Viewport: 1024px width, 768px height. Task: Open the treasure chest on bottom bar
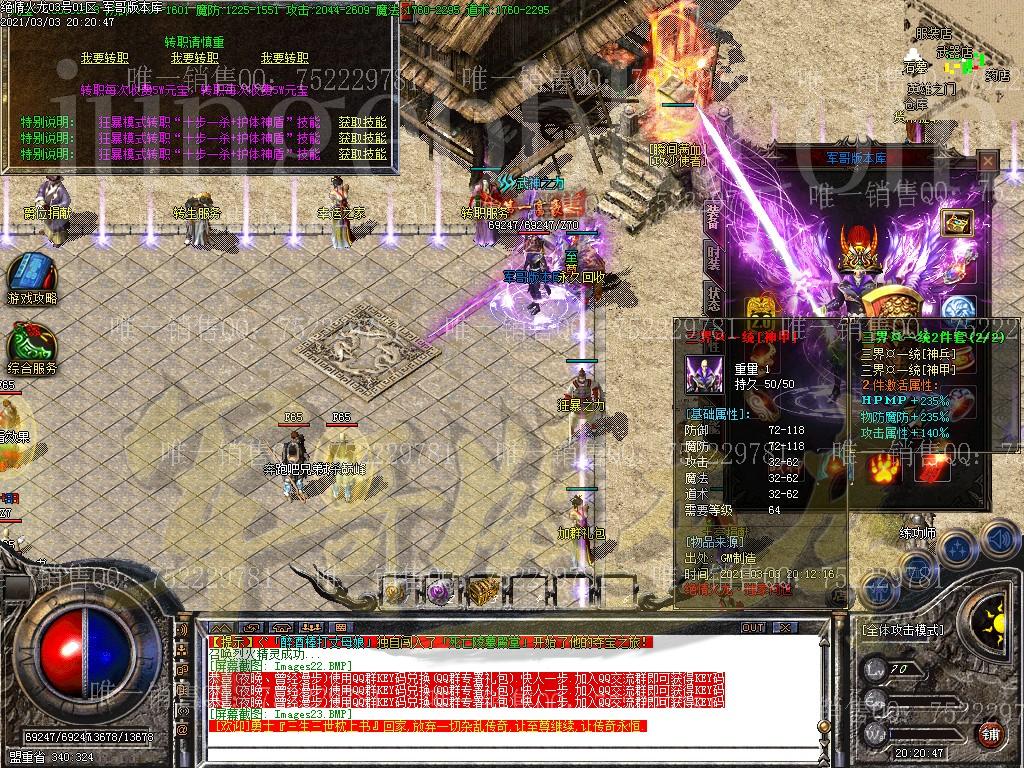(x=484, y=589)
